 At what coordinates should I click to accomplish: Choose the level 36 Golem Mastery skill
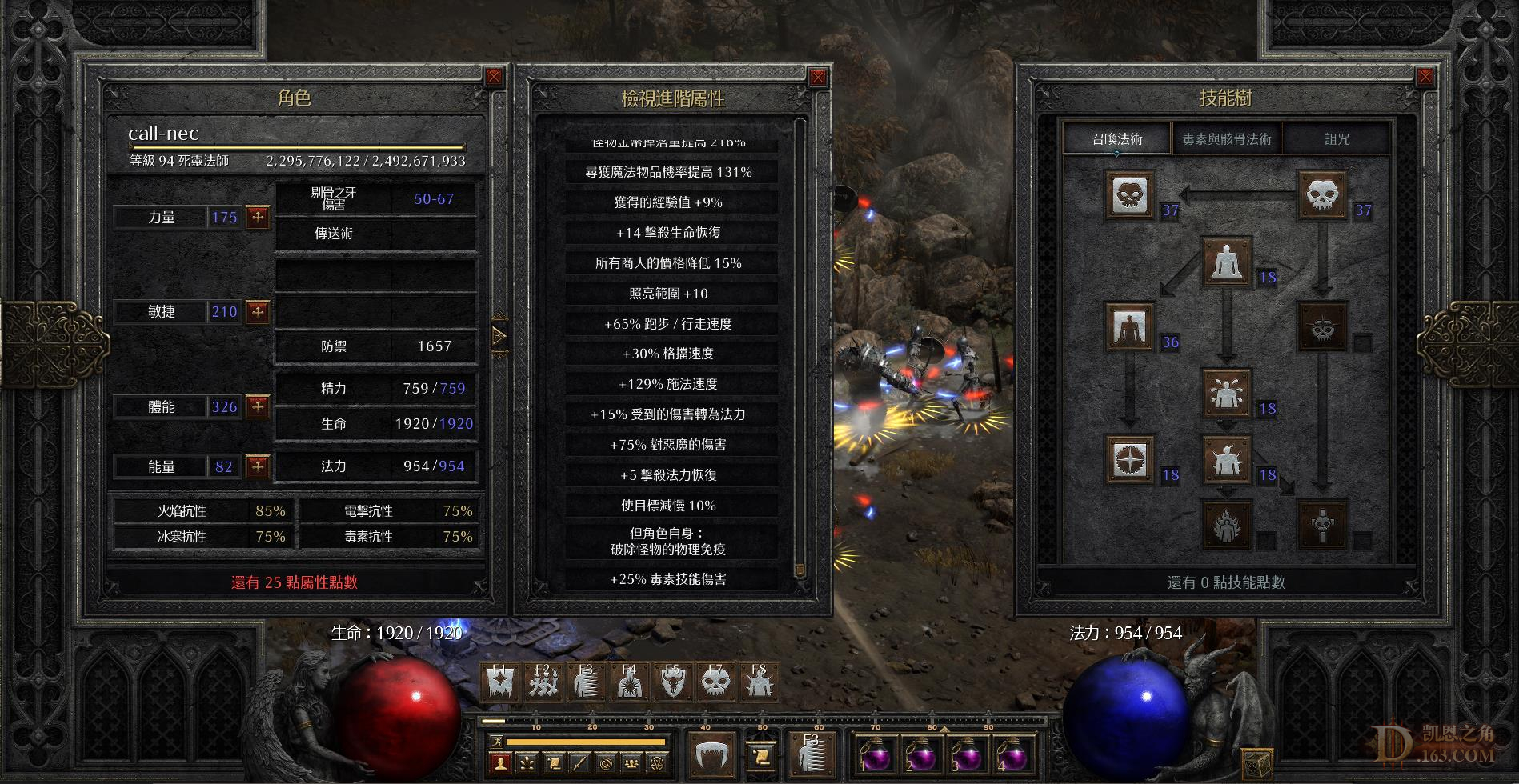tap(1129, 326)
